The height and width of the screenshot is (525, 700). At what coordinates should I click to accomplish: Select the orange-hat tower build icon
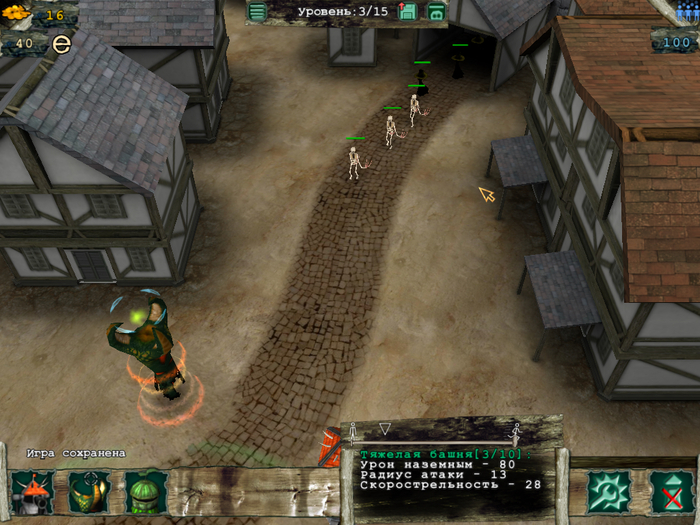point(33,492)
